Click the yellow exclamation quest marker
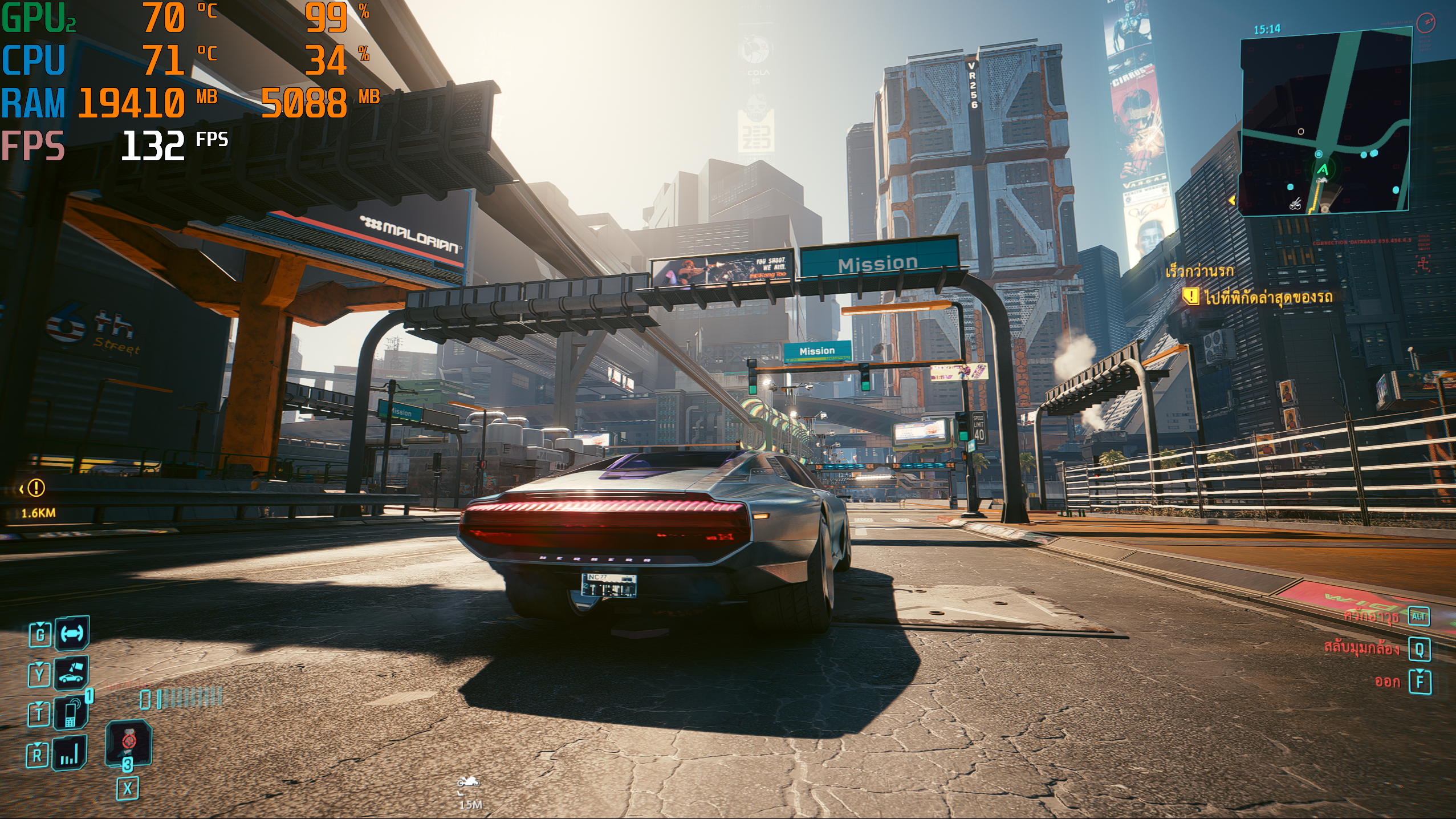 (x=36, y=488)
